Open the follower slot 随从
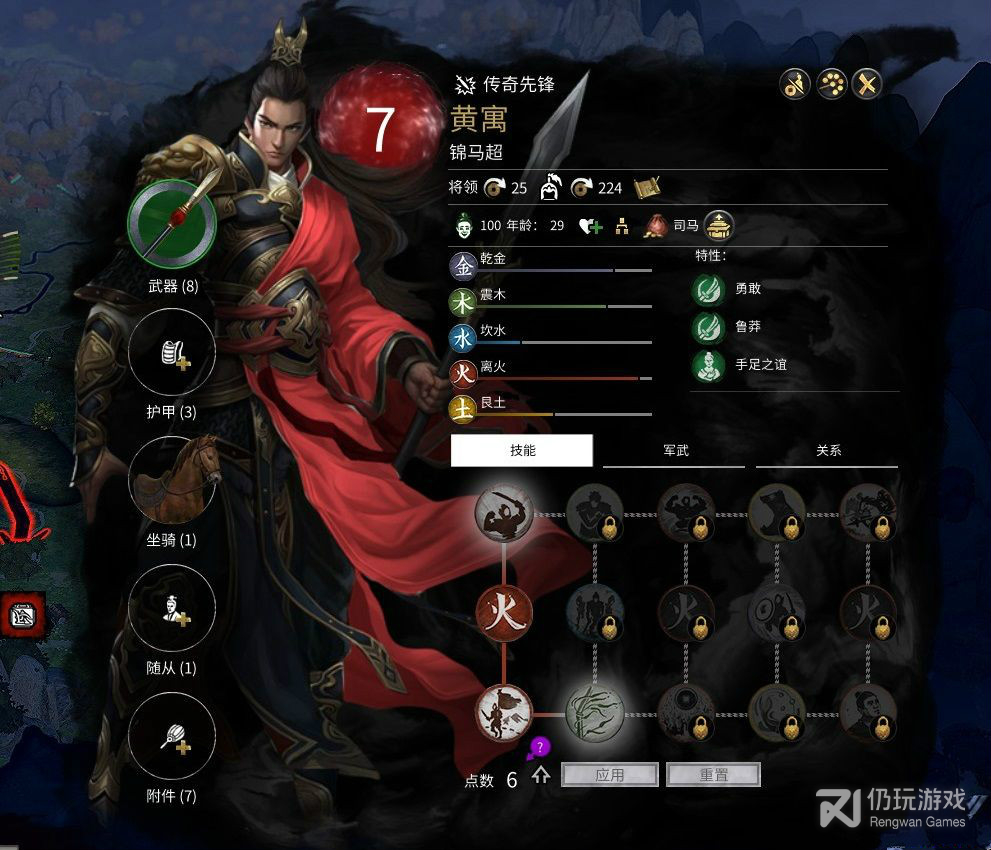 172,608
